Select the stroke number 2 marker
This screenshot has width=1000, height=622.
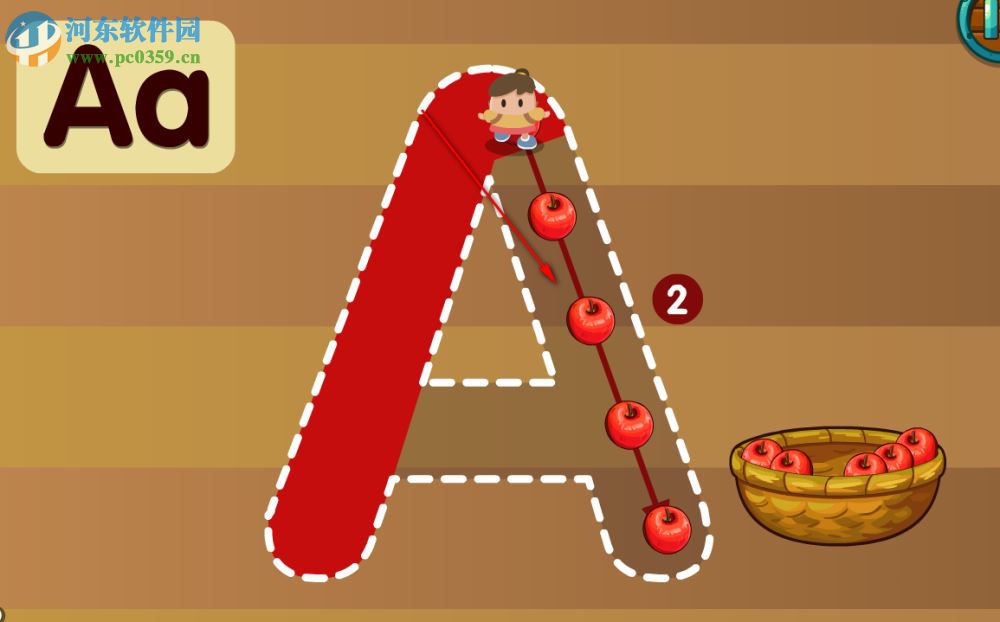(x=677, y=300)
